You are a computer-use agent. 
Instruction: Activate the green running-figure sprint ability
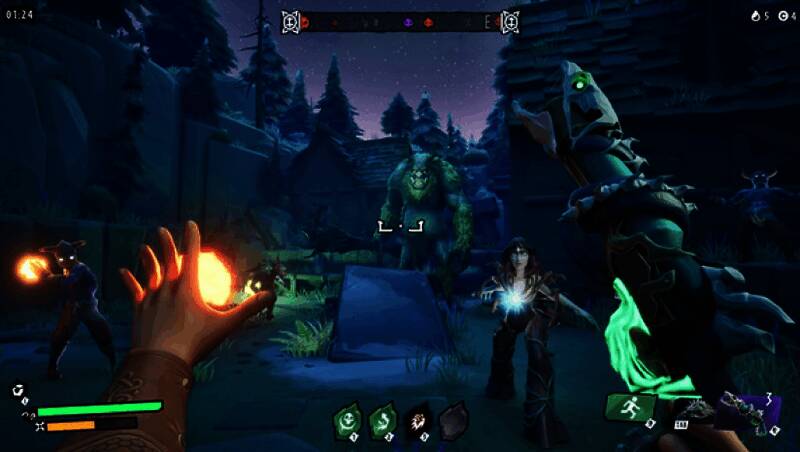pos(631,408)
